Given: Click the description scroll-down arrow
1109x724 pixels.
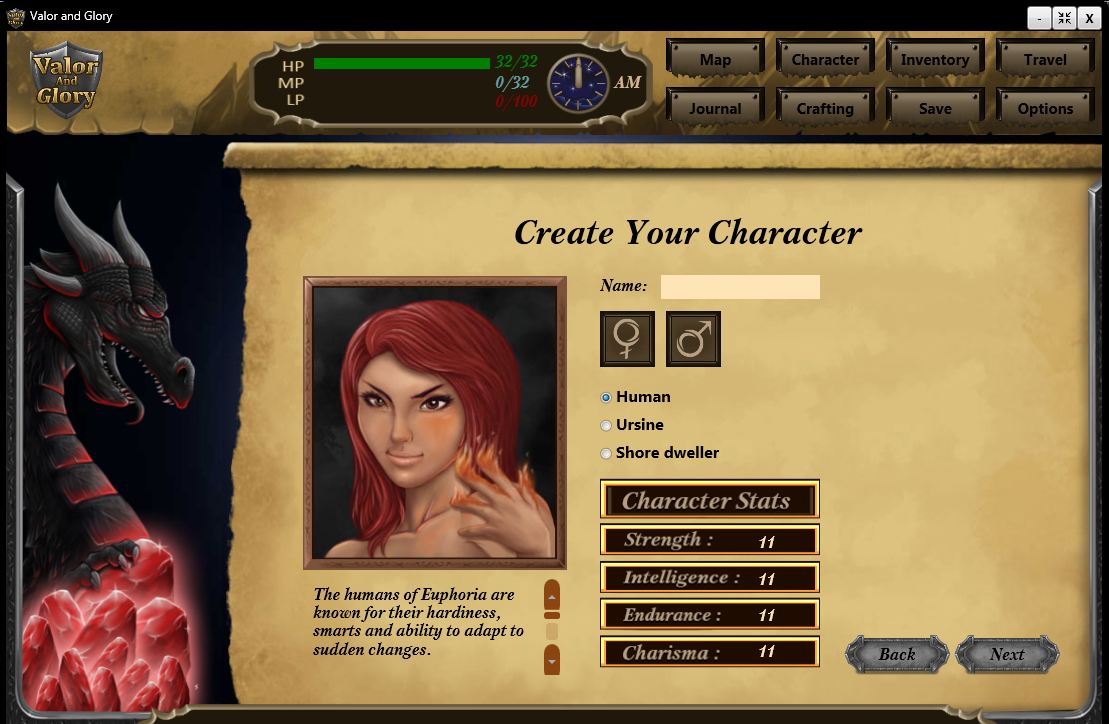Looking at the screenshot, I should [x=551, y=659].
